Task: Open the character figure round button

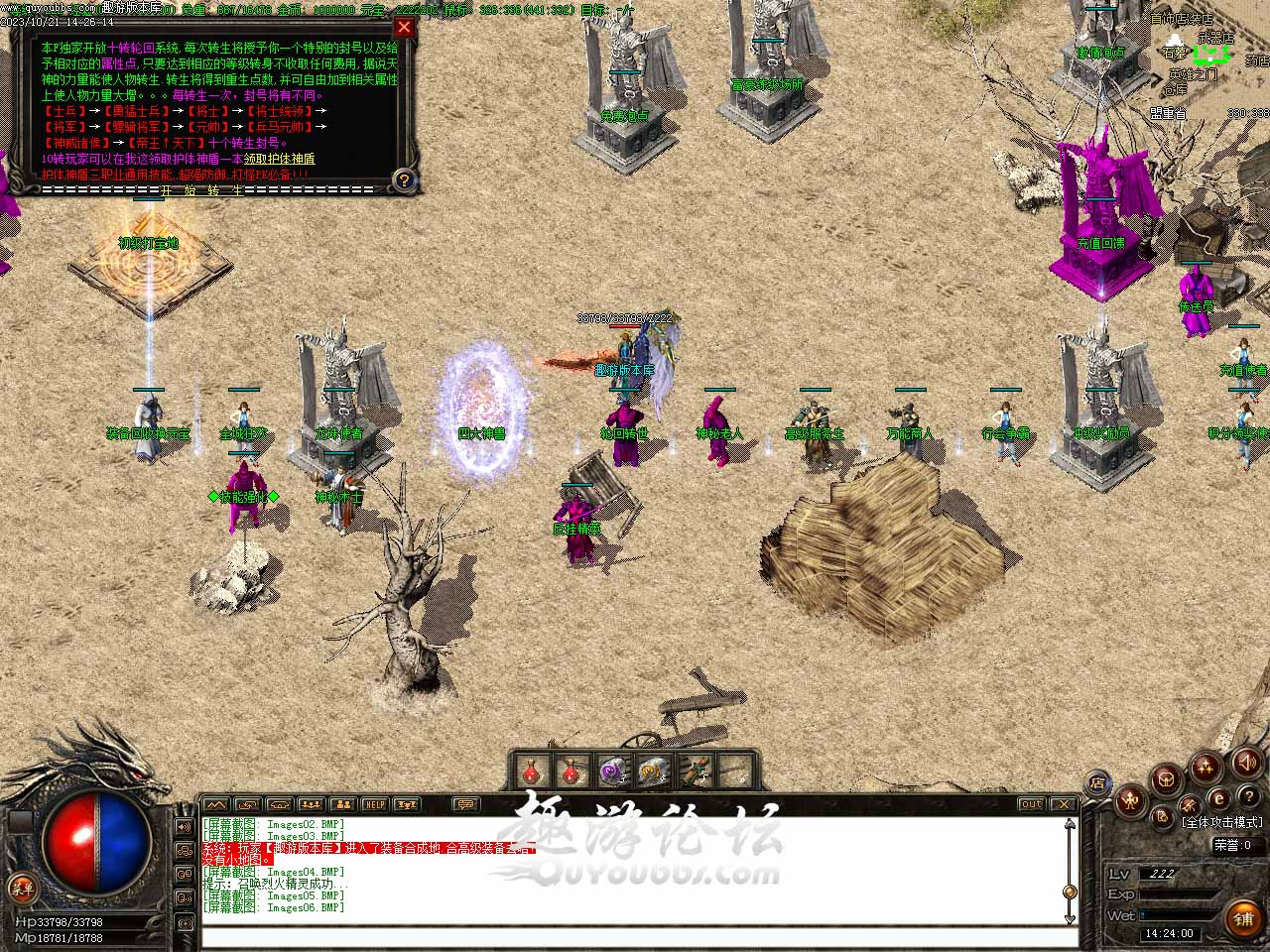Action: 1131,801
